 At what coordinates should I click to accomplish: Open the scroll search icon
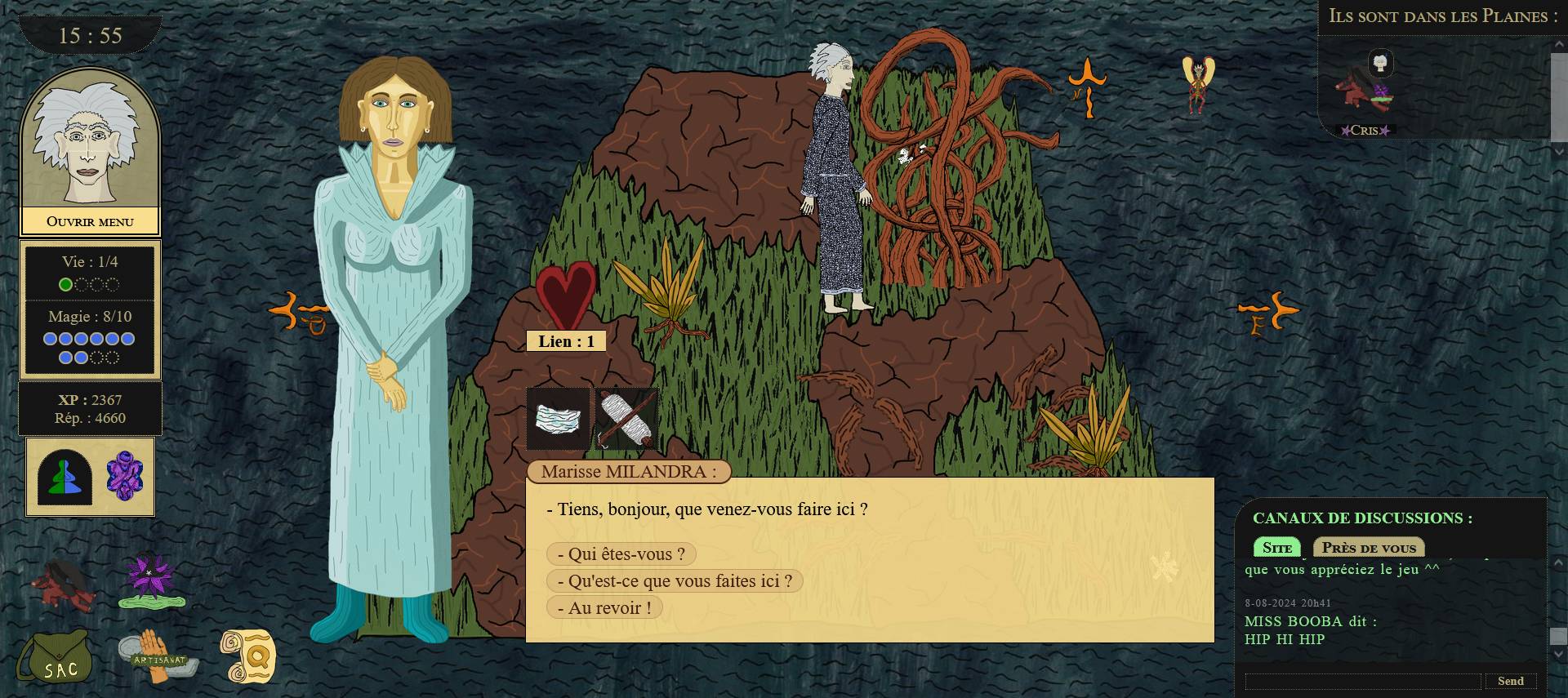click(248, 656)
